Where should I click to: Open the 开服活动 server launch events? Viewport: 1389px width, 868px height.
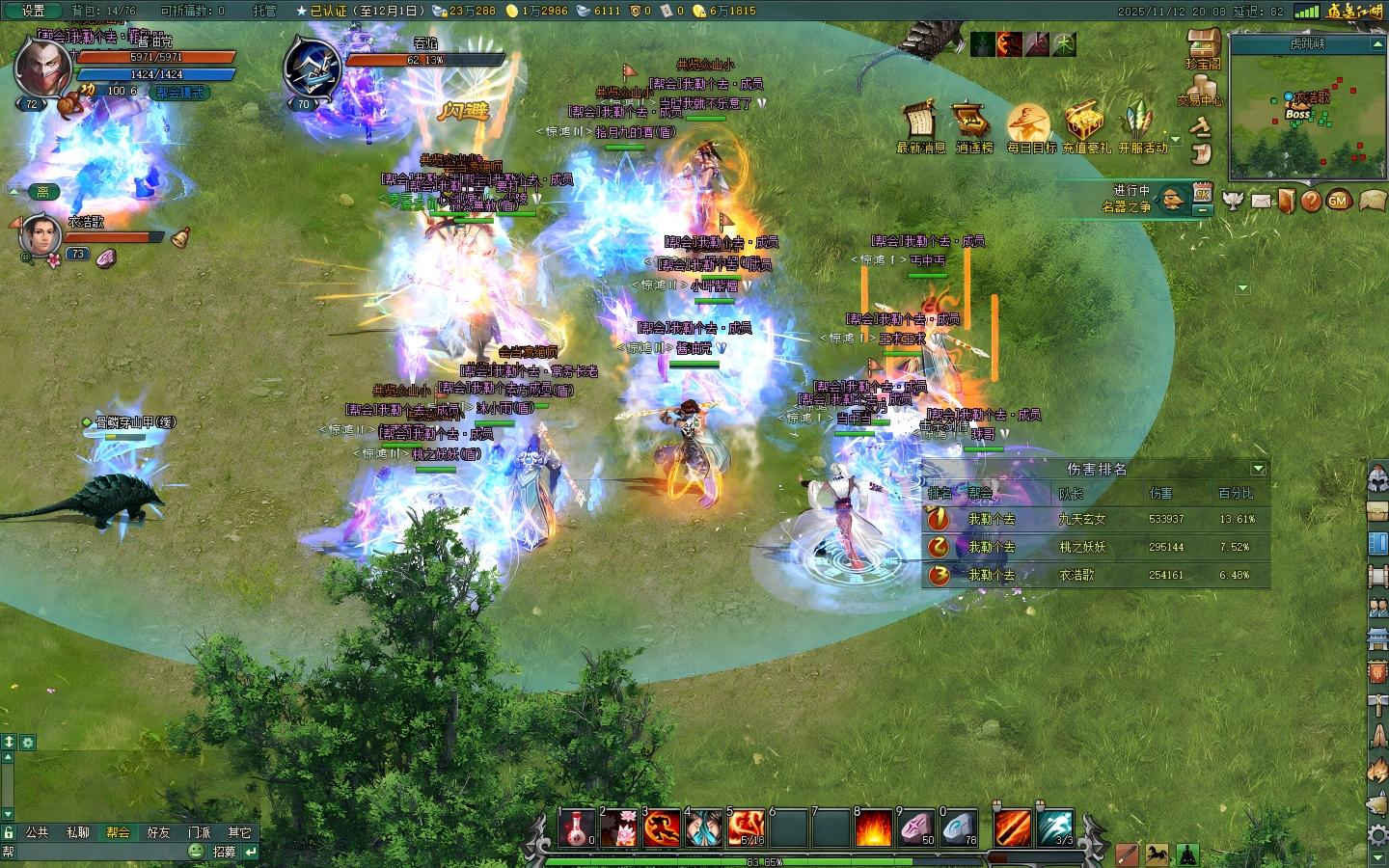point(1142,125)
